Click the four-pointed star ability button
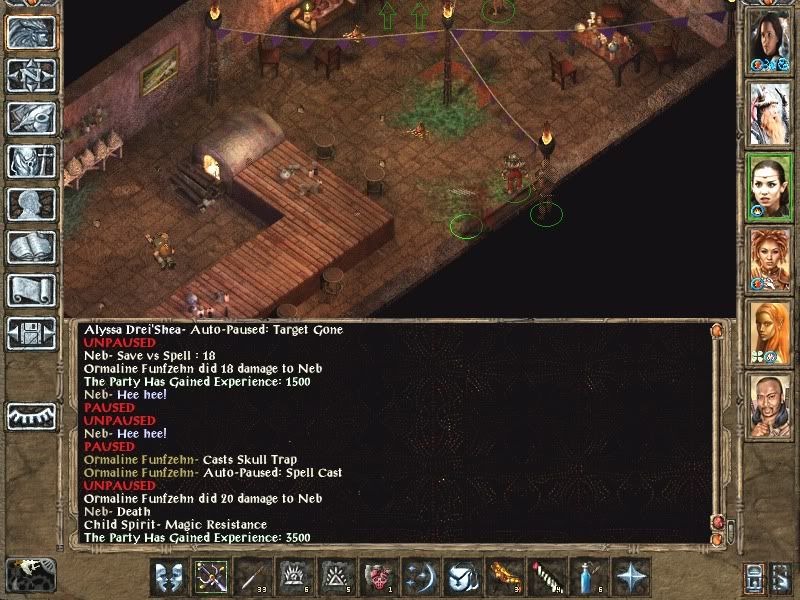The image size is (800, 600). click(x=632, y=578)
